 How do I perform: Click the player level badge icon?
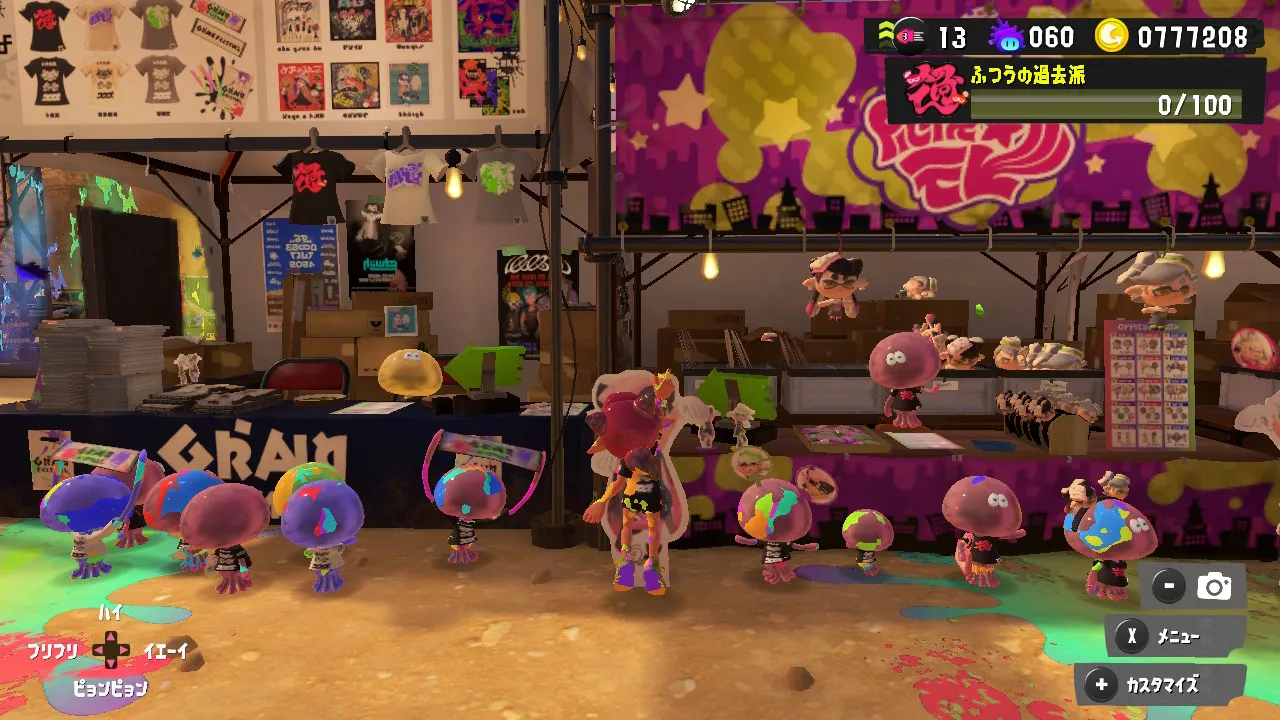pos(909,37)
